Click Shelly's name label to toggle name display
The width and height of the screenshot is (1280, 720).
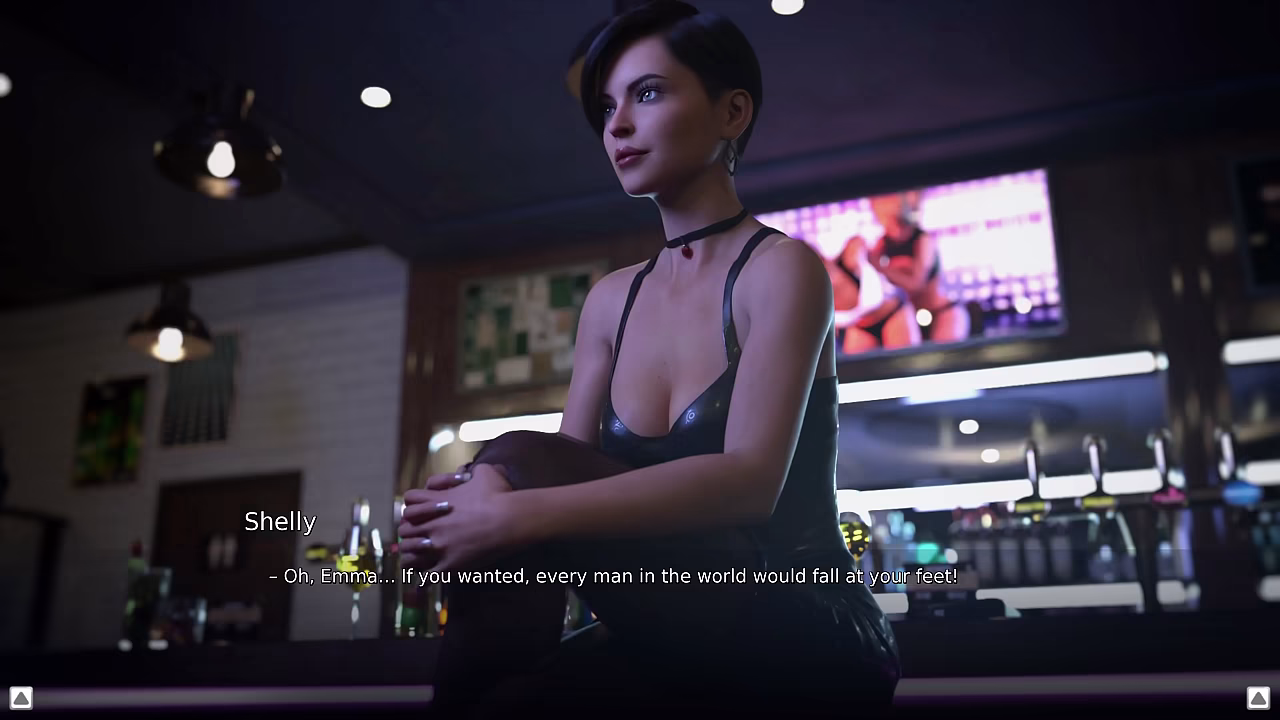[280, 521]
